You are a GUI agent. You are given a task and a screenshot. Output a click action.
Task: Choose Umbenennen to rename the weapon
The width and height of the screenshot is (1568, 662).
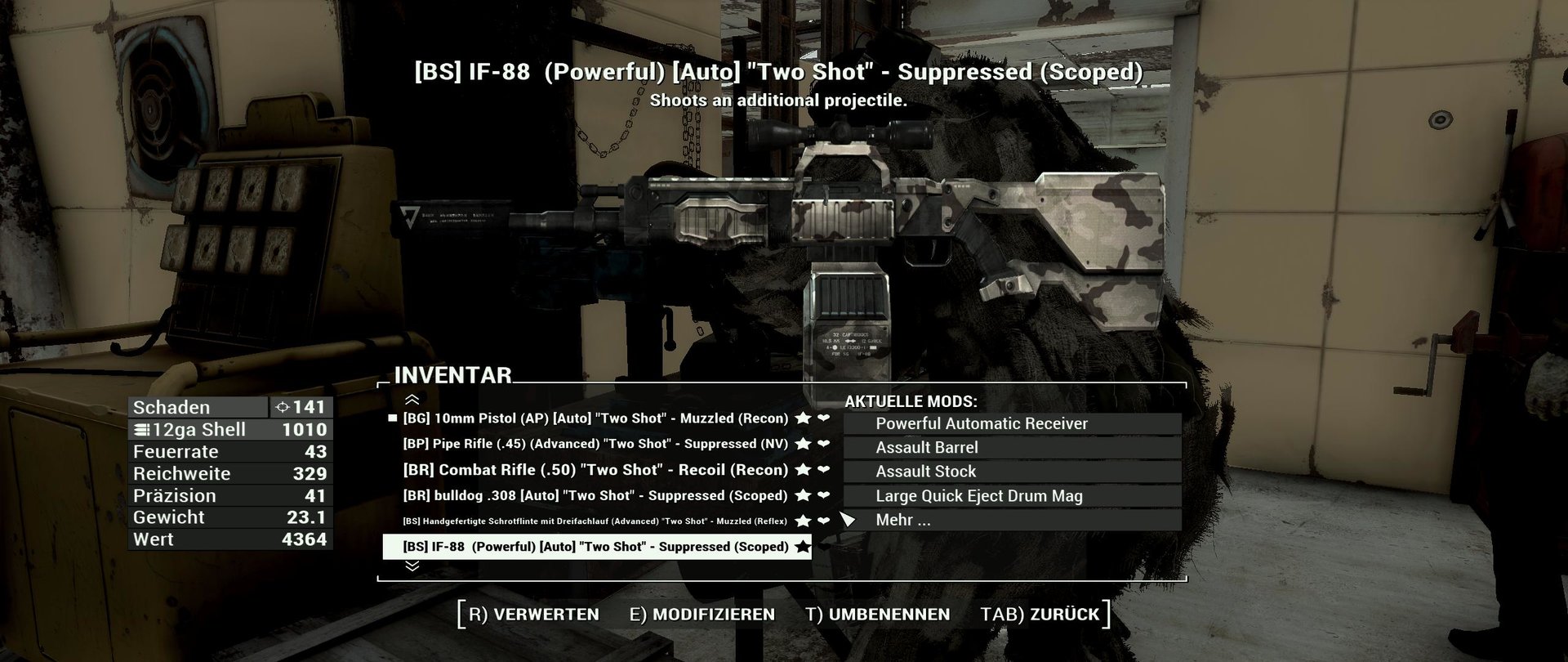(878, 615)
